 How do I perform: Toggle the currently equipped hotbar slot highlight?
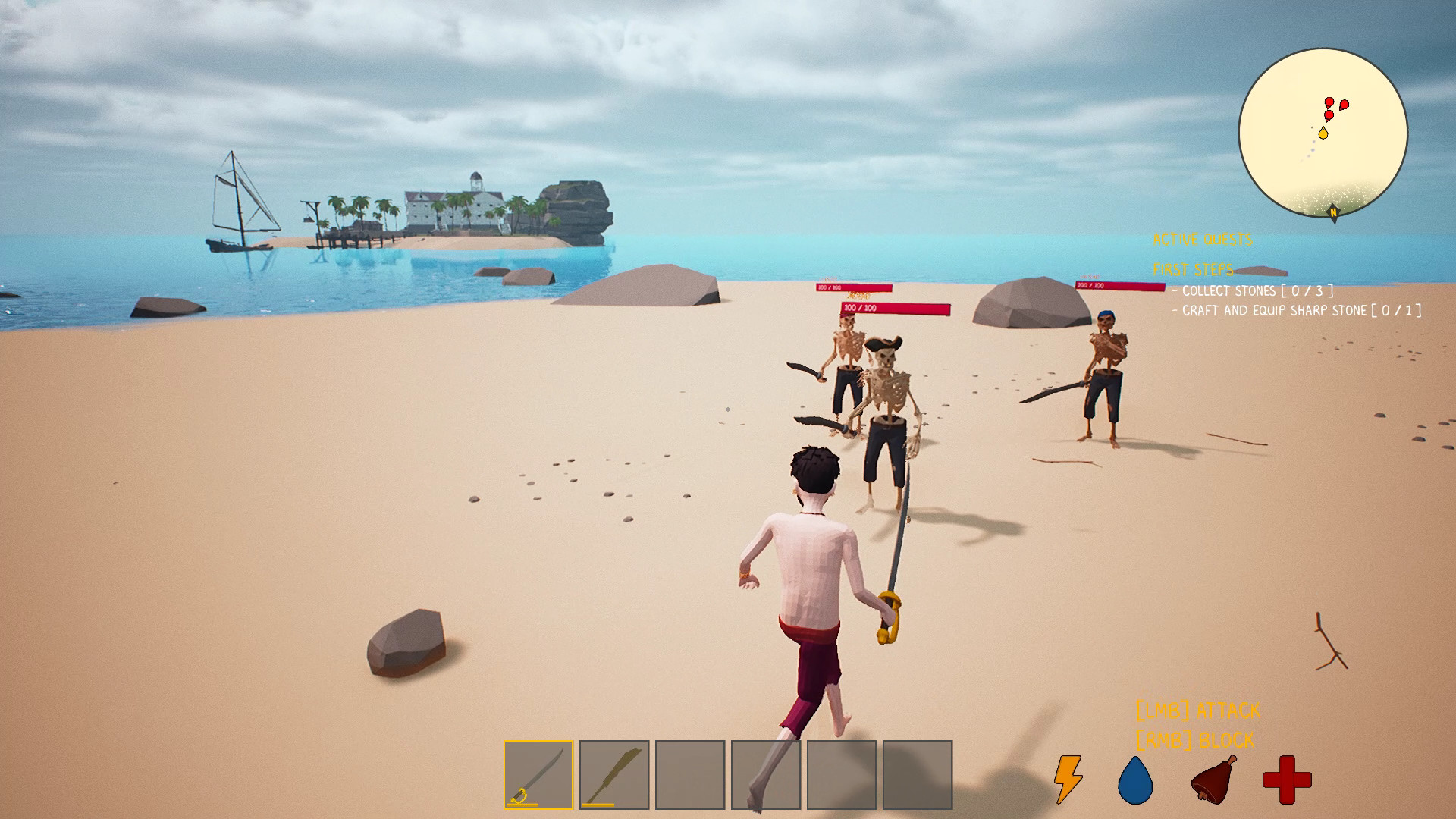tap(538, 776)
